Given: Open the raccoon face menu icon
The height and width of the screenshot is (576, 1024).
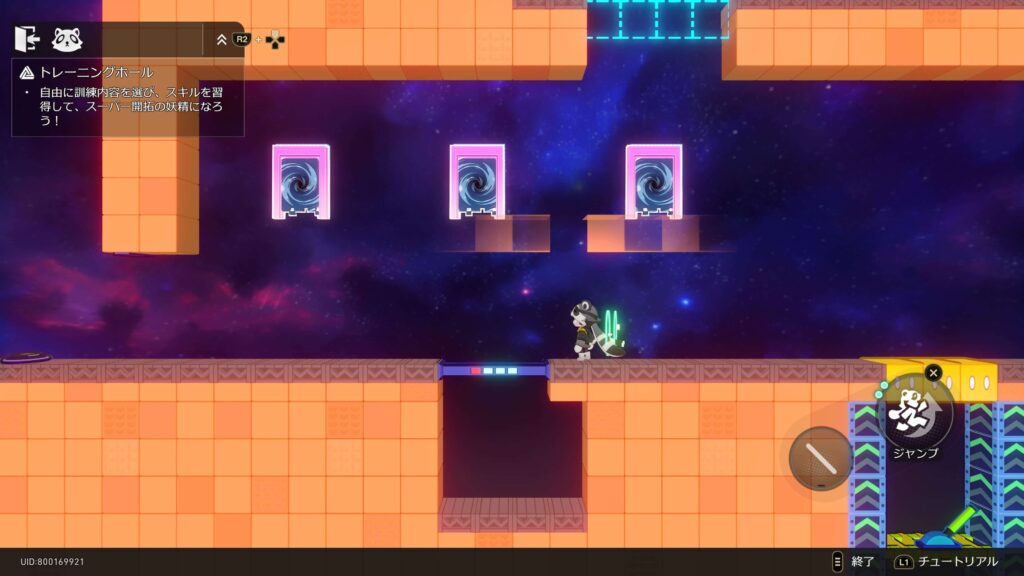Looking at the screenshot, I should tap(67, 39).
